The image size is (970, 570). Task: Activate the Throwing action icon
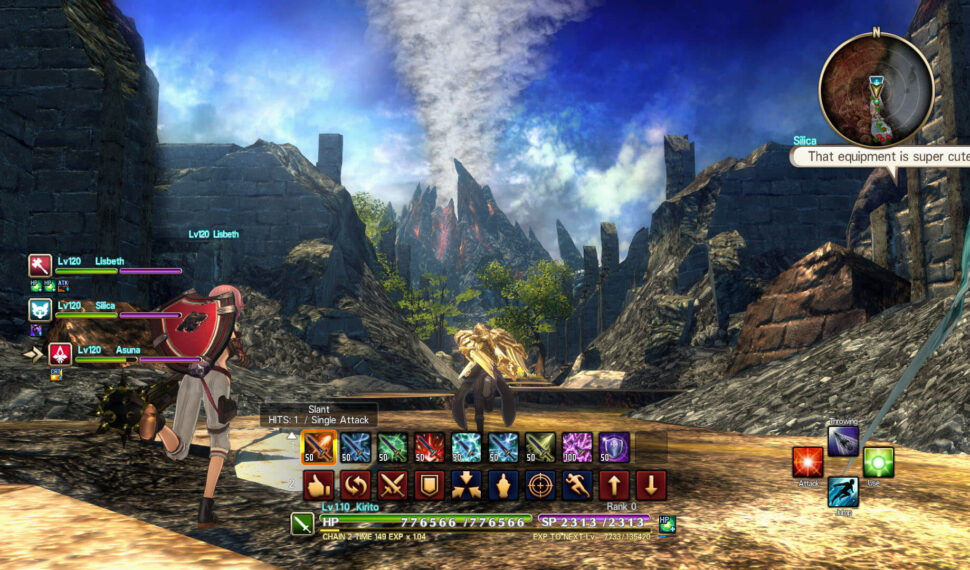pos(843,440)
